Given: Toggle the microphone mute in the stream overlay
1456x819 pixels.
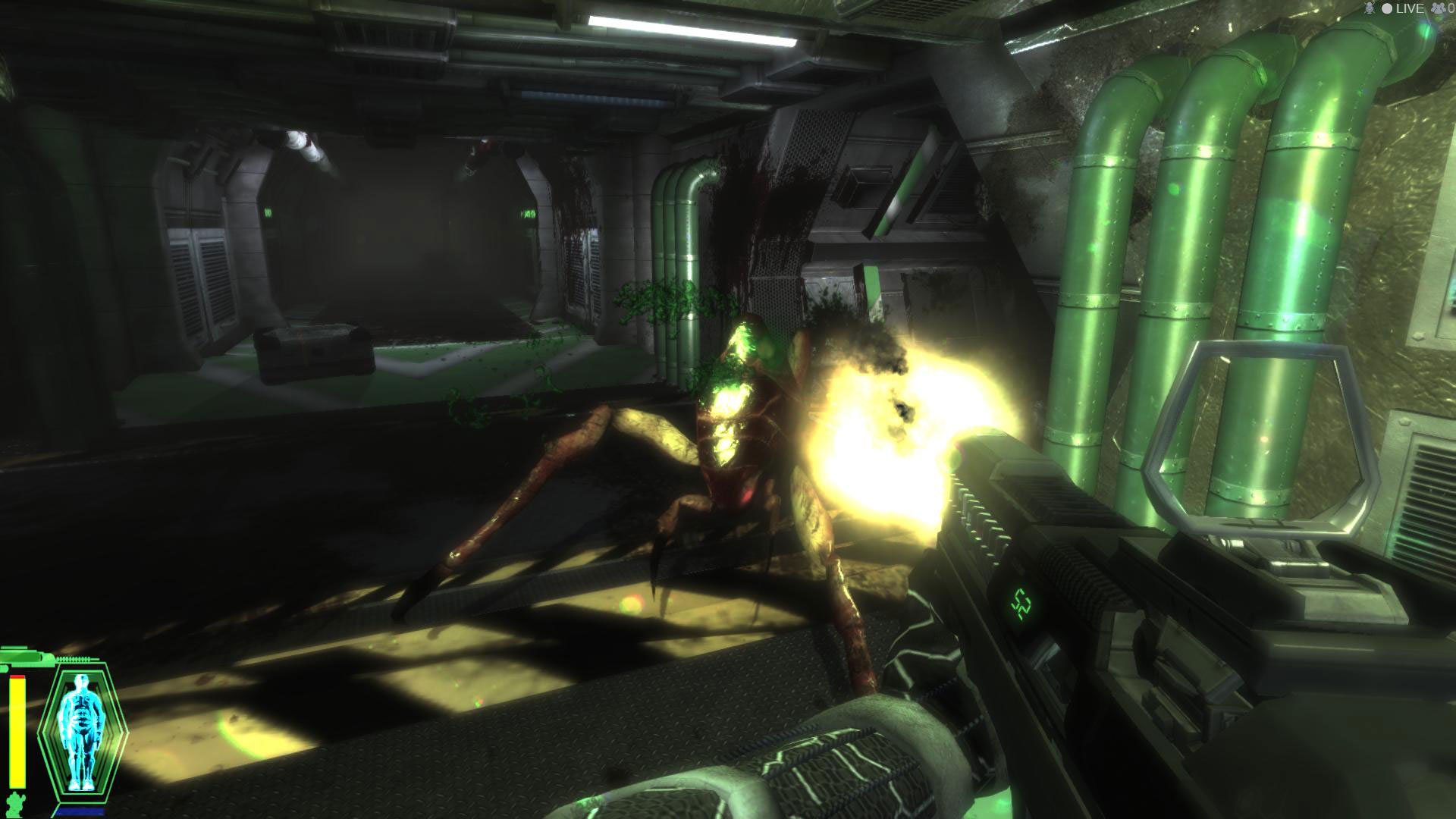Looking at the screenshot, I should click(1370, 9).
